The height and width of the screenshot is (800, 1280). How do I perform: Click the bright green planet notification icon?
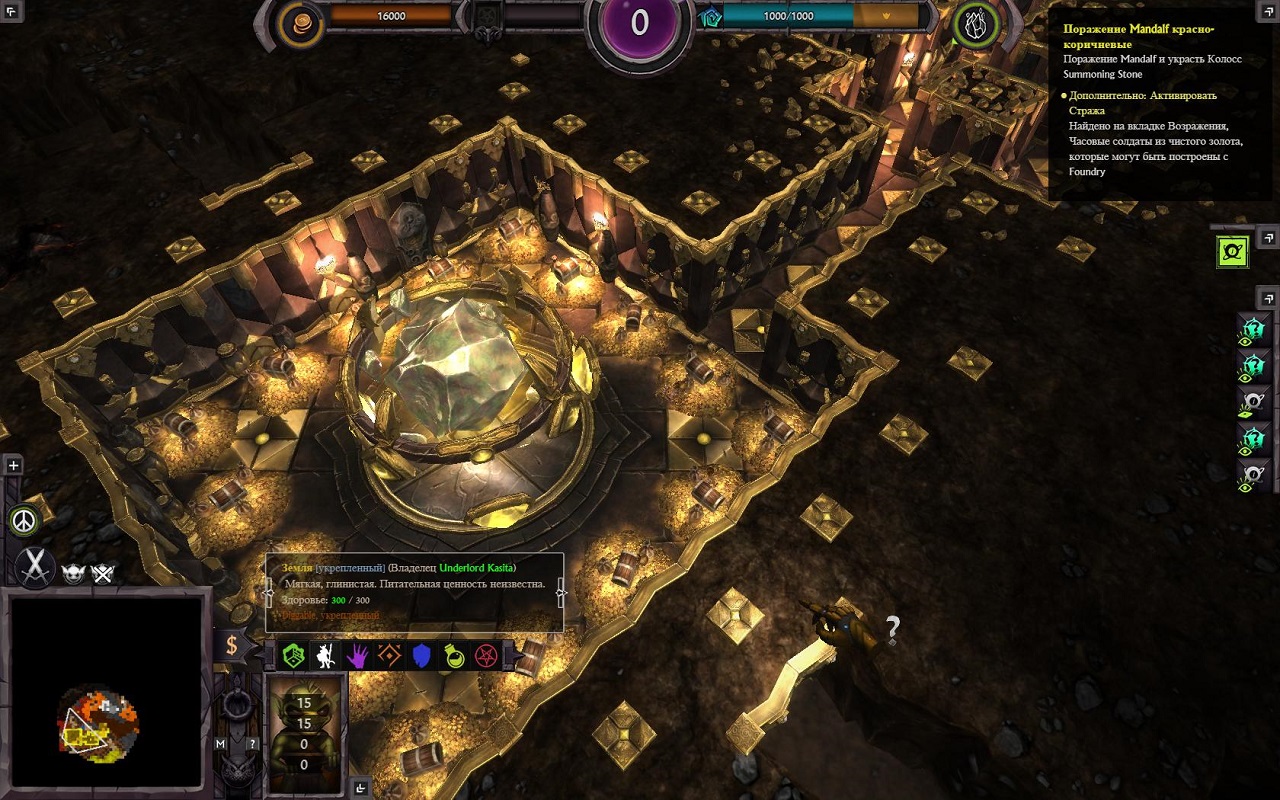pos(1233,252)
